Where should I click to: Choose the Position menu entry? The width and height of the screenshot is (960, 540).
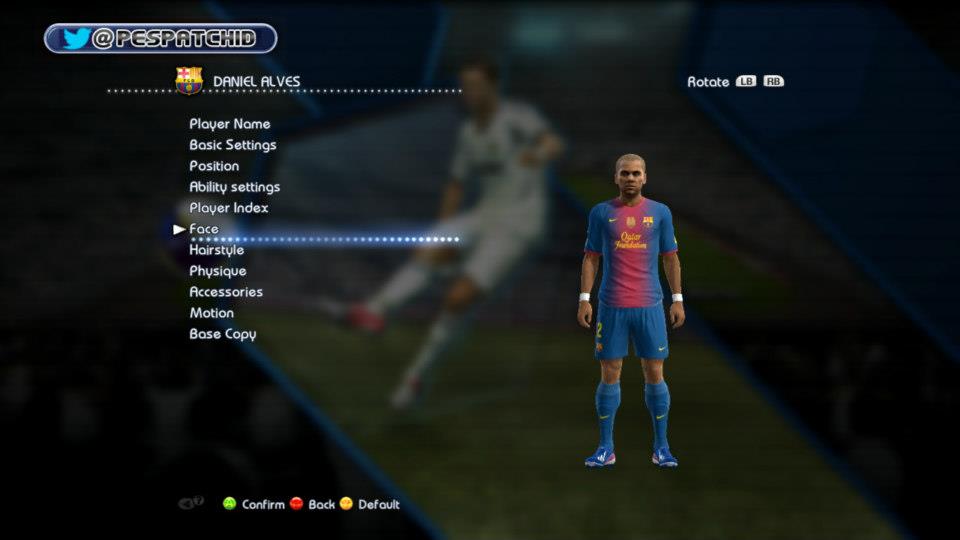point(214,166)
